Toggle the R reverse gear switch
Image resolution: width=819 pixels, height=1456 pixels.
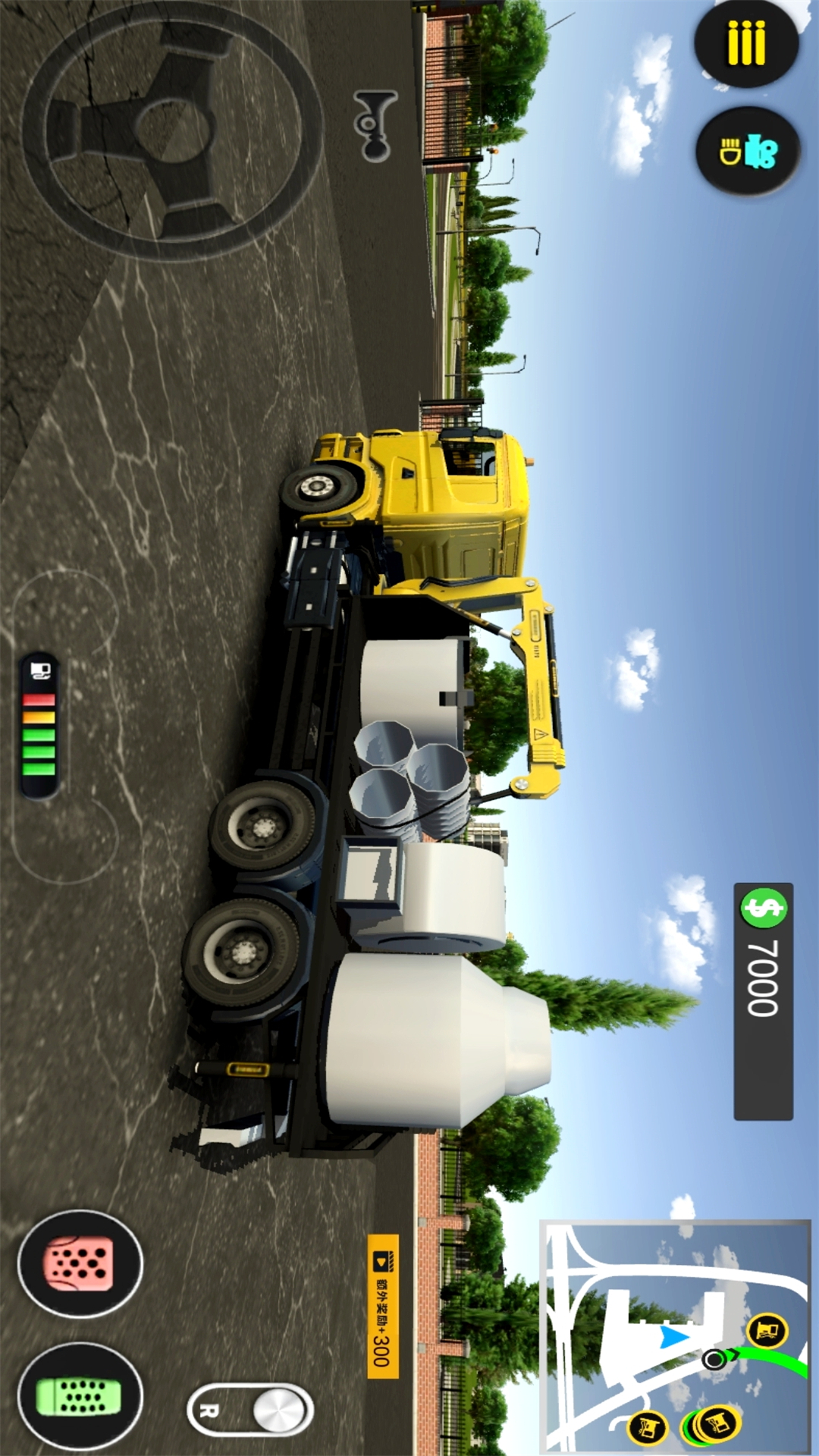[x=250, y=1410]
